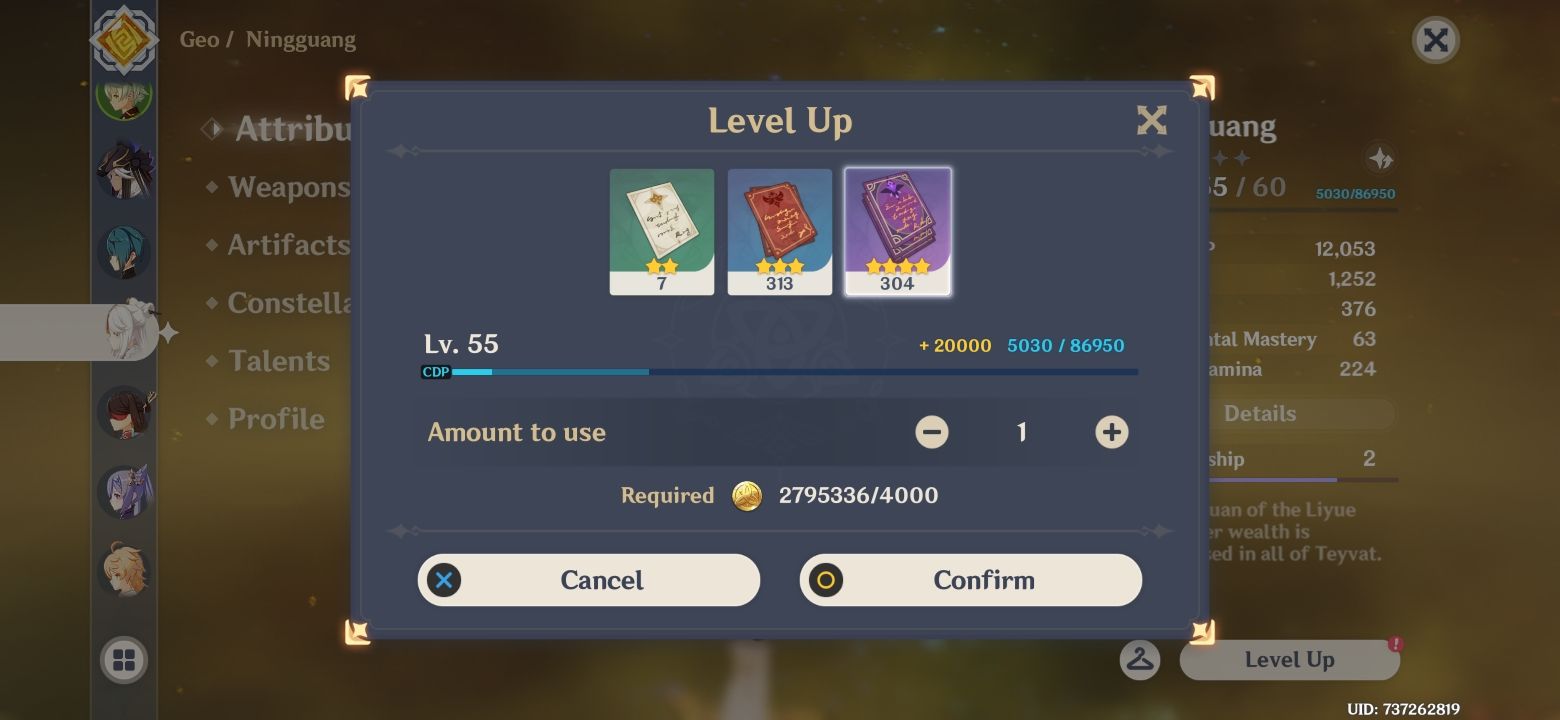Select the Hero's Wit experience book
This screenshot has height=720, width=1560.
[897, 231]
